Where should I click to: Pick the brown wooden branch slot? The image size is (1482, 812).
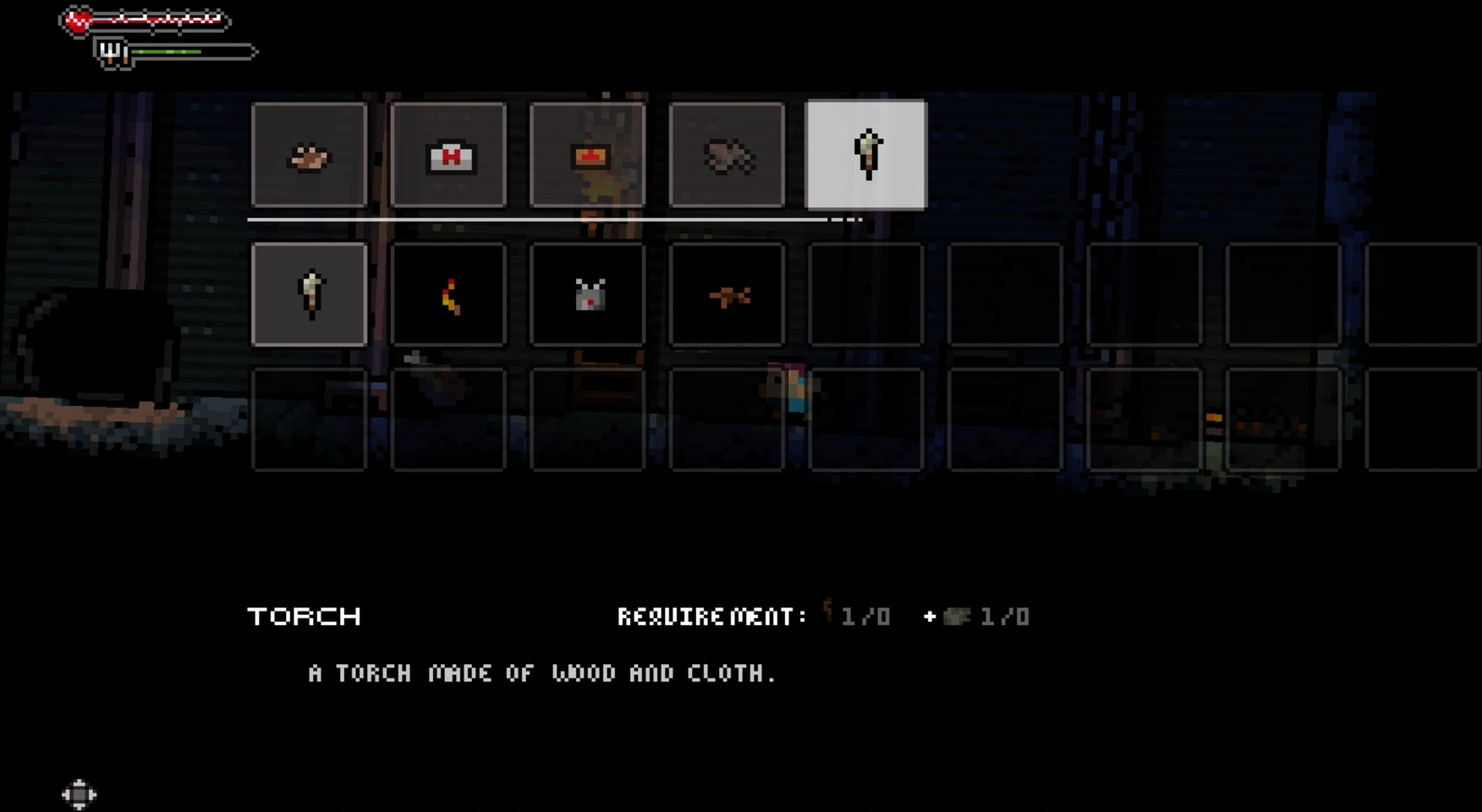[x=727, y=294]
